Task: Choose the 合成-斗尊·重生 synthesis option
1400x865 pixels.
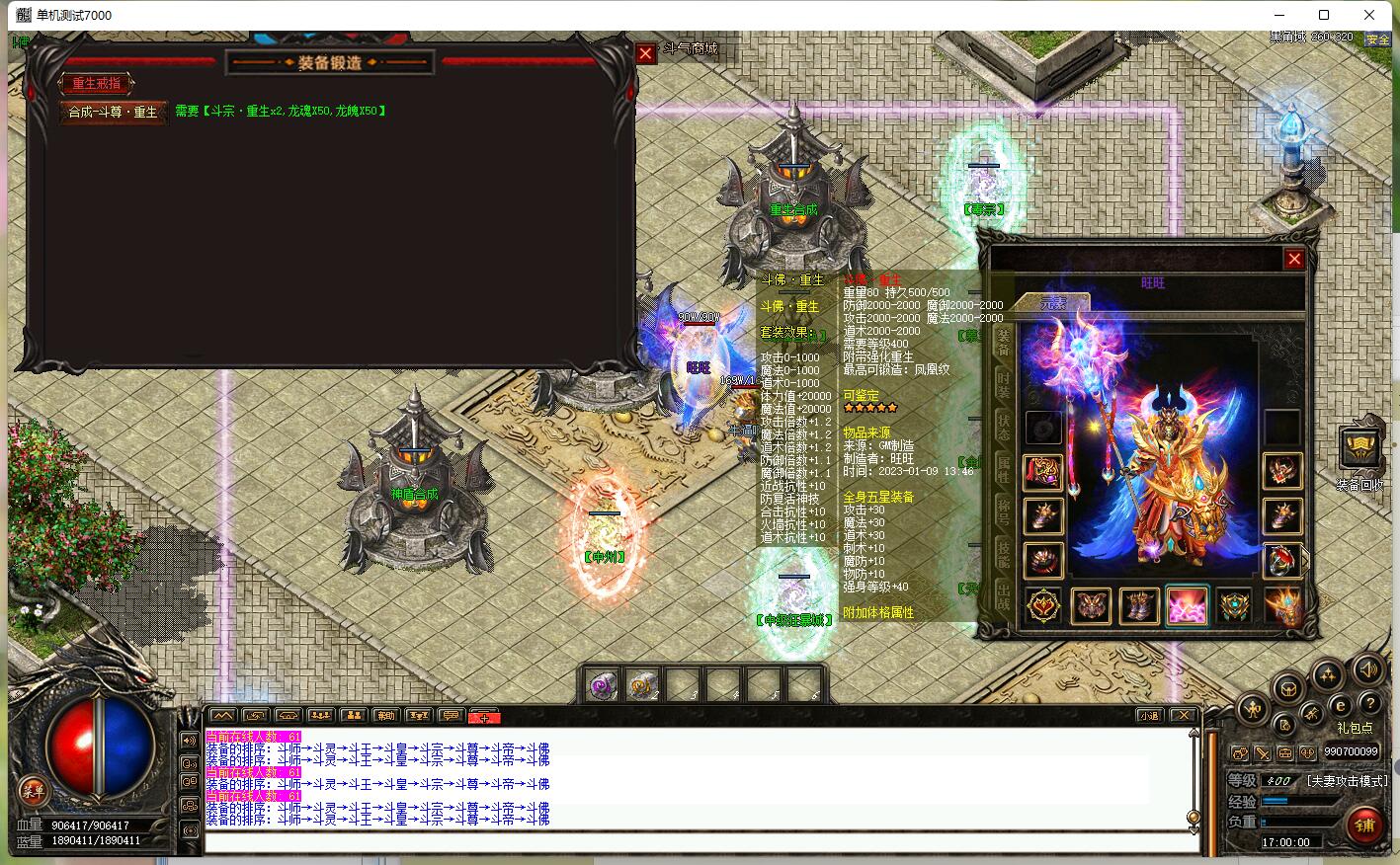Action: click(x=113, y=112)
